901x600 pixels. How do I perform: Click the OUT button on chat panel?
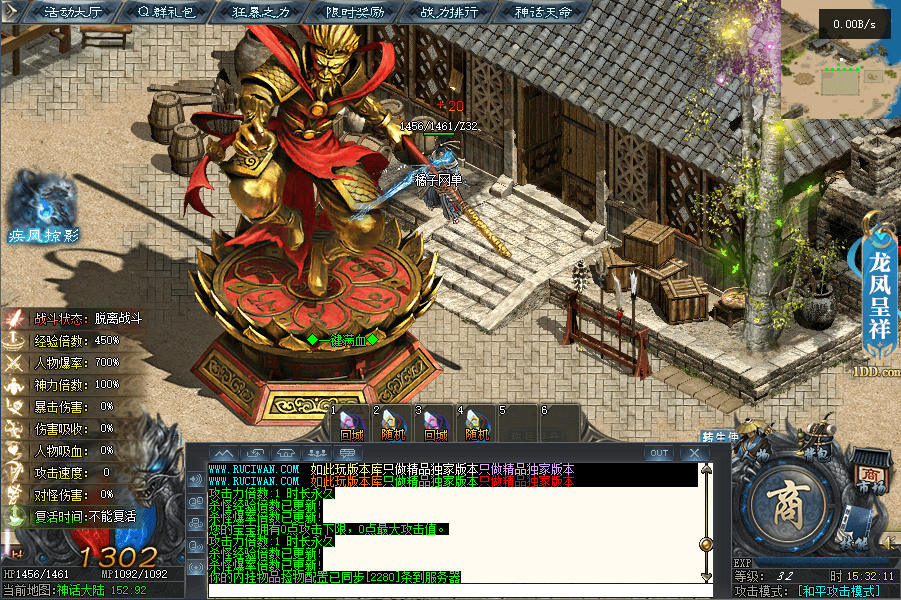coord(659,453)
